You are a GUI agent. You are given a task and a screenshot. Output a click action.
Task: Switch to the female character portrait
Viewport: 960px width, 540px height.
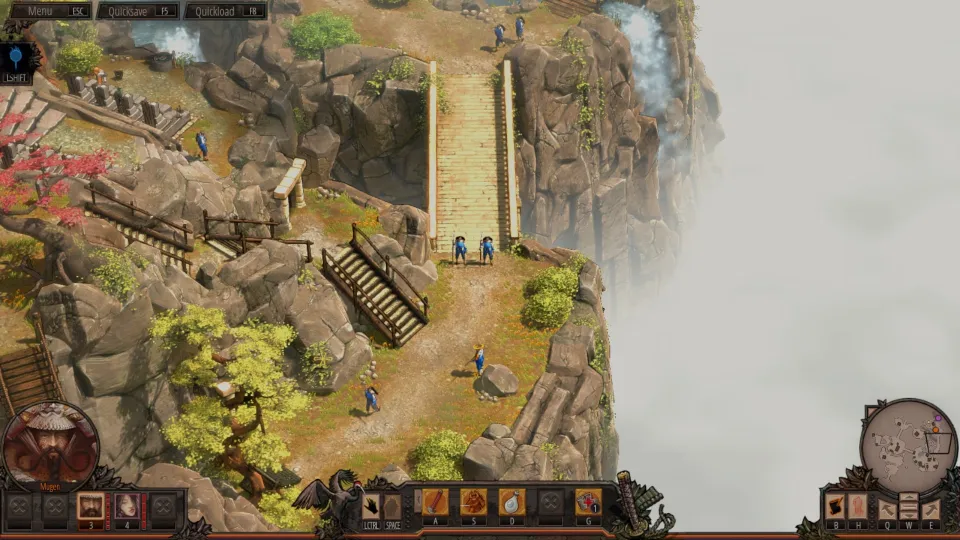[127, 505]
